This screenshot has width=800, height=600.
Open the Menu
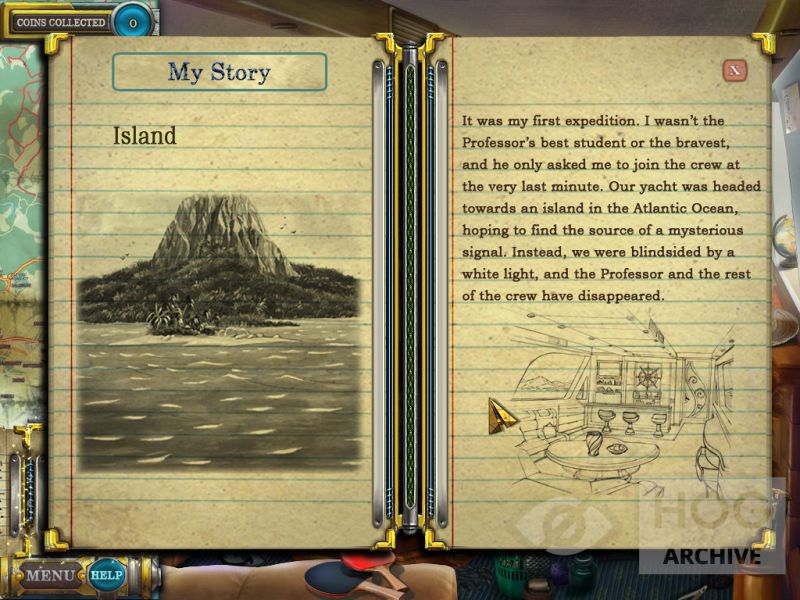[x=49, y=575]
